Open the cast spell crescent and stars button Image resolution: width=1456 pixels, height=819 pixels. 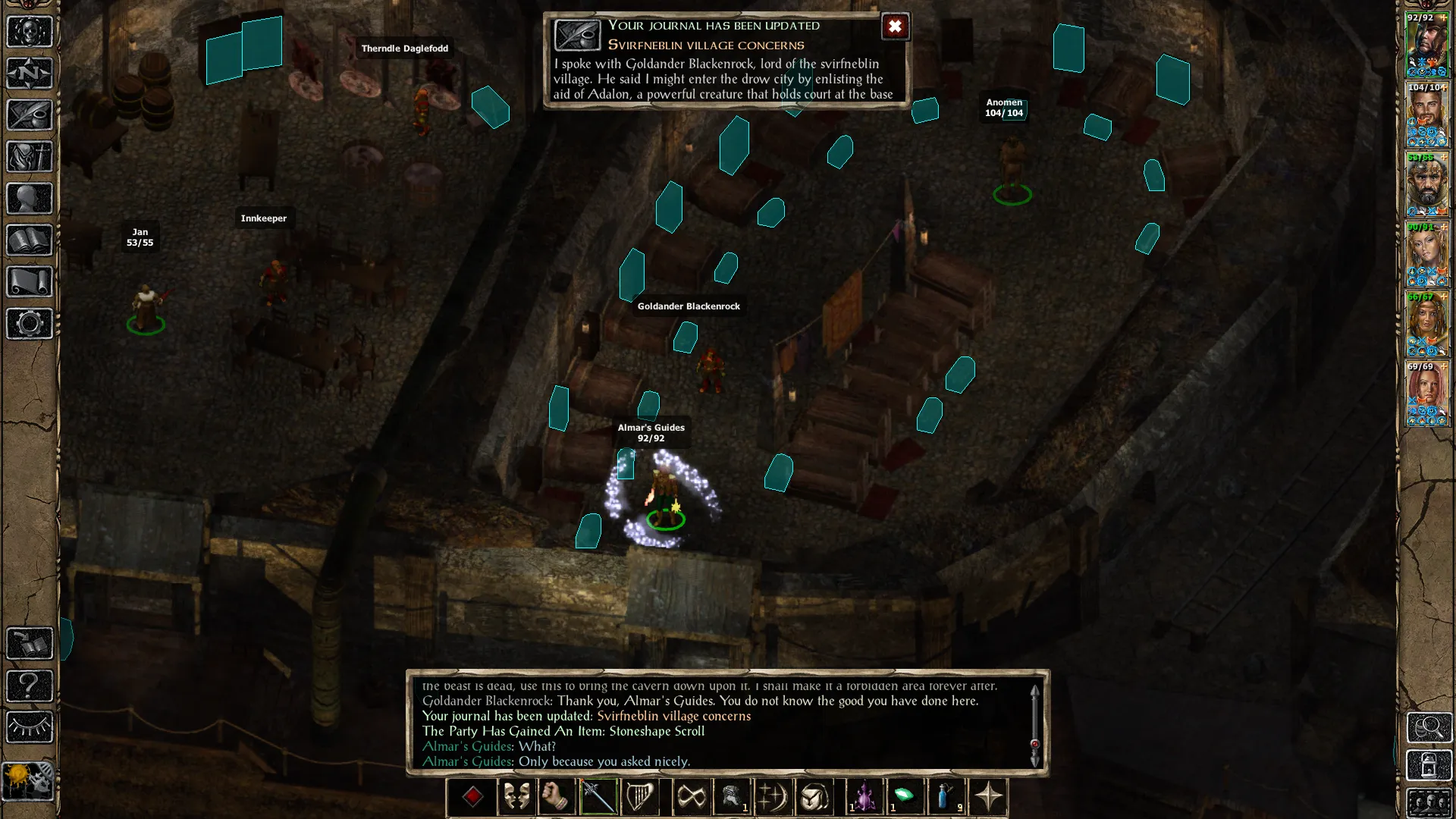point(773,797)
